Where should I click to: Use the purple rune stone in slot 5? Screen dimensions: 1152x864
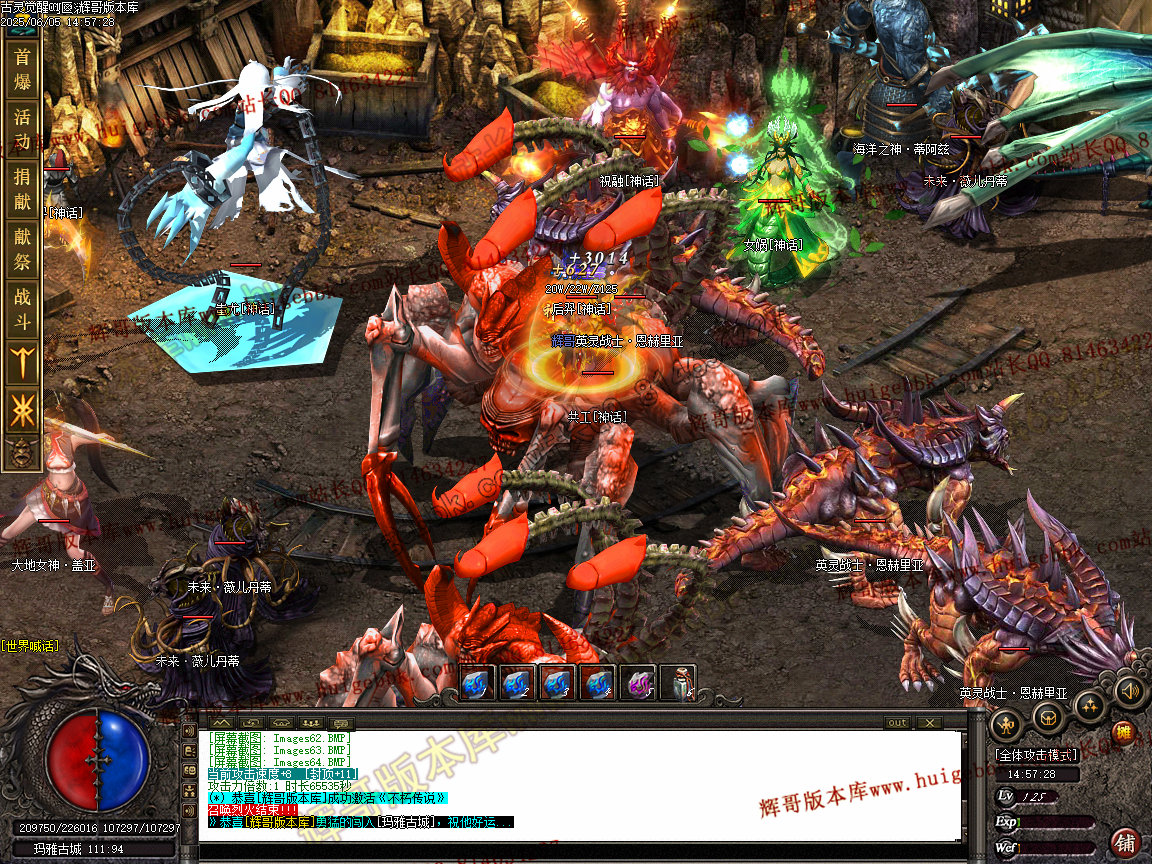click(x=638, y=683)
